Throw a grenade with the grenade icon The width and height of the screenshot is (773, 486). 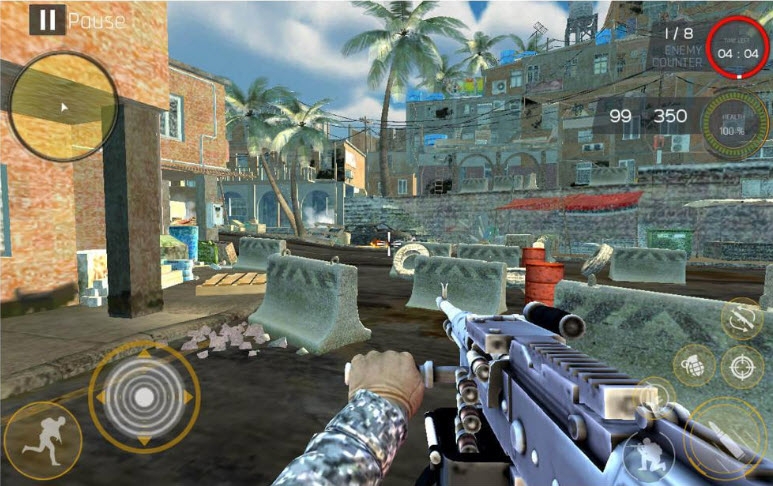(x=694, y=365)
